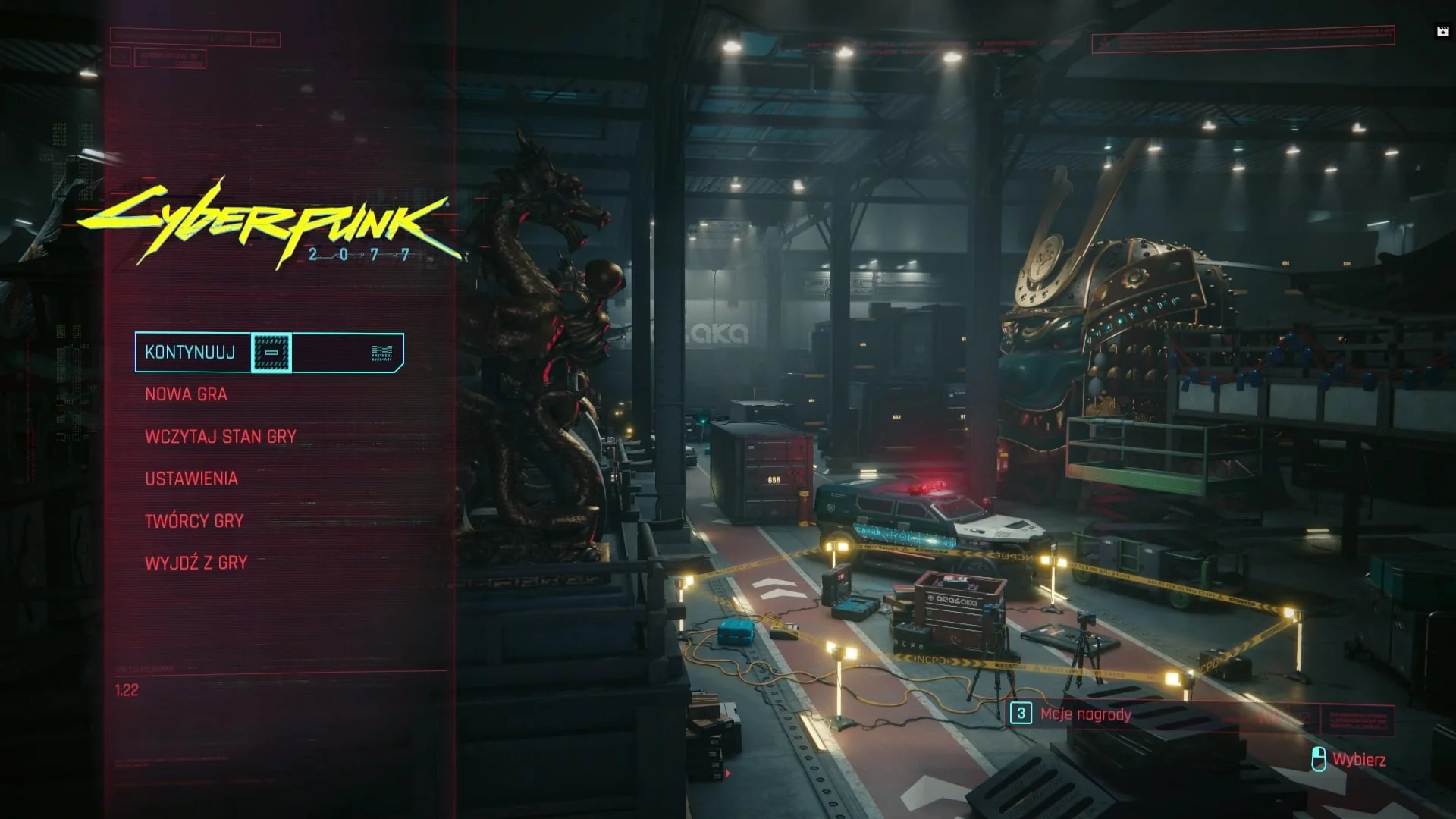The width and height of the screenshot is (1456, 819).
Task: Select Kontynuuj to continue the game
Action: click(191, 353)
